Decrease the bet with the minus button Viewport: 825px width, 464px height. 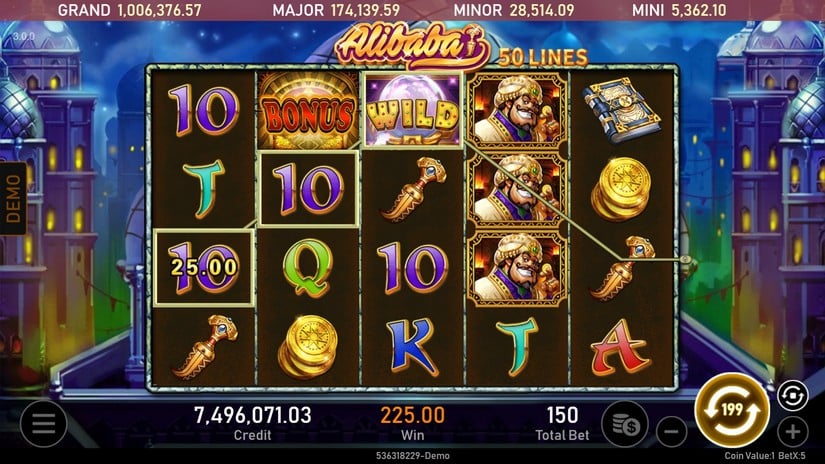pyautogui.click(x=671, y=432)
